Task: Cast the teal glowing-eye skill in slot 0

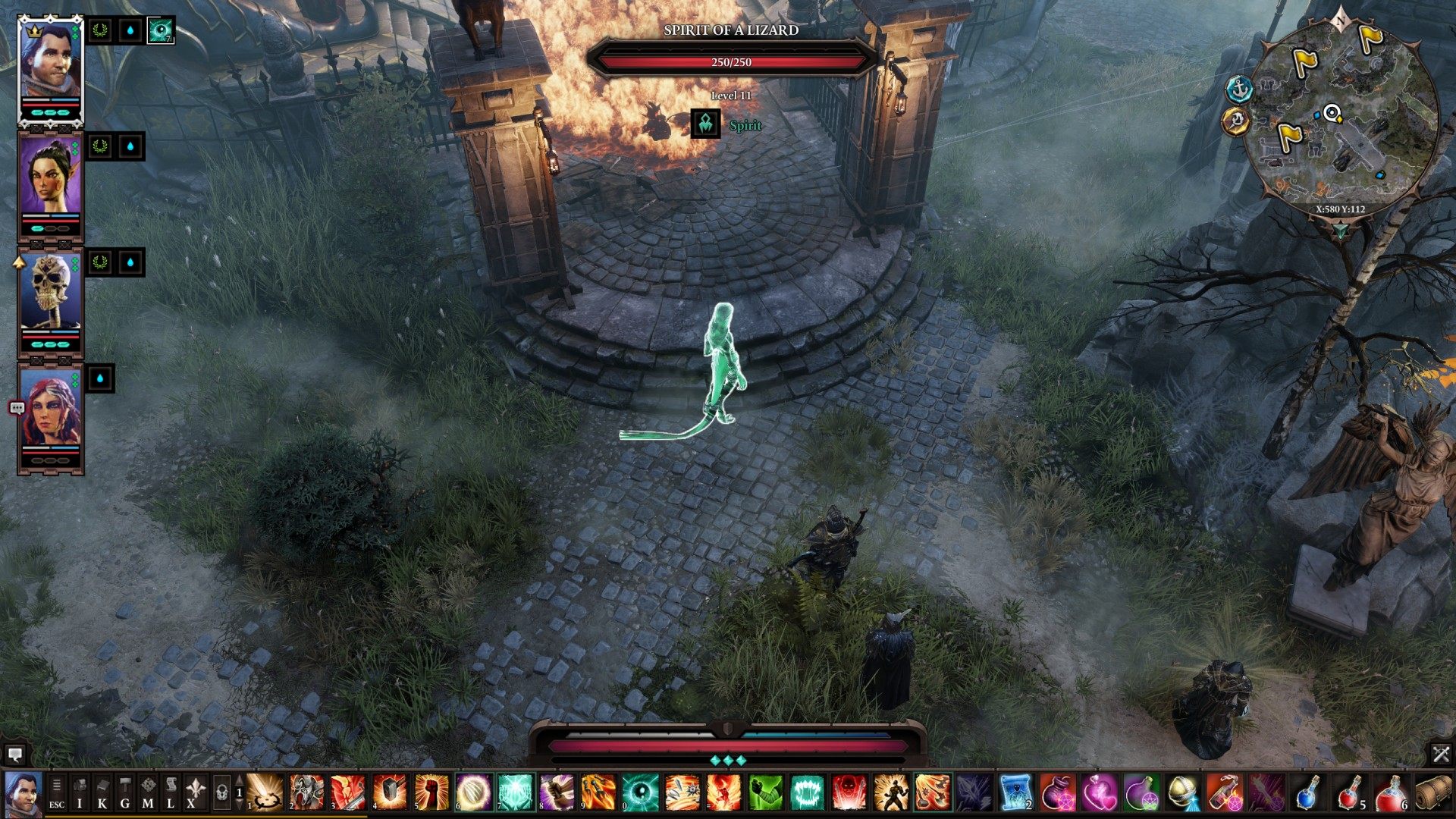Action: (x=639, y=792)
